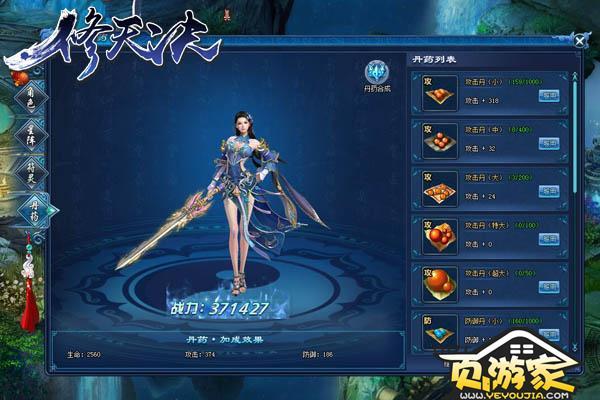Select the 攻击丹(特大) pill icon
The height and width of the screenshot is (400, 600).
point(435,236)
